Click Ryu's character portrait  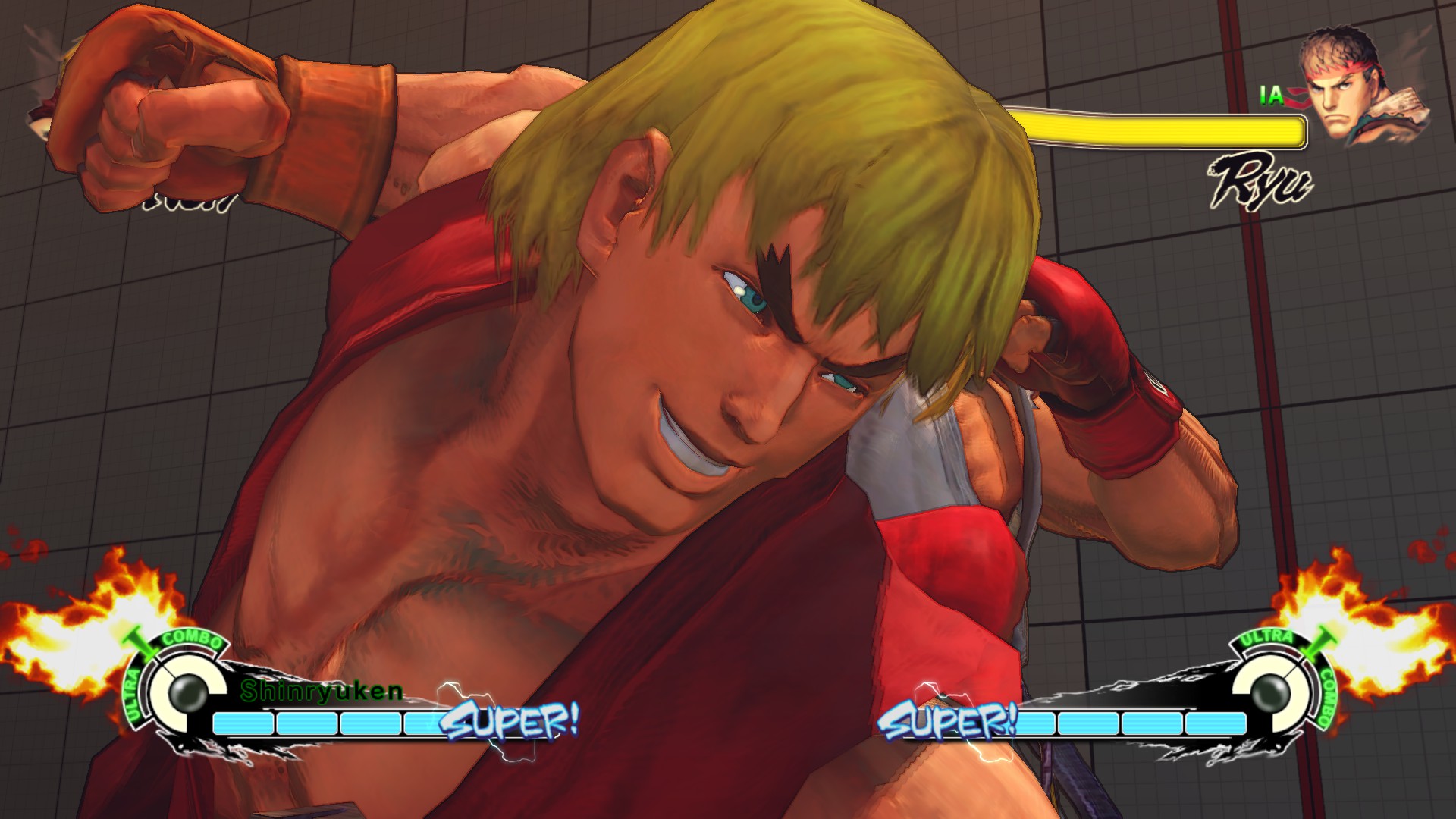[1356, 87]
